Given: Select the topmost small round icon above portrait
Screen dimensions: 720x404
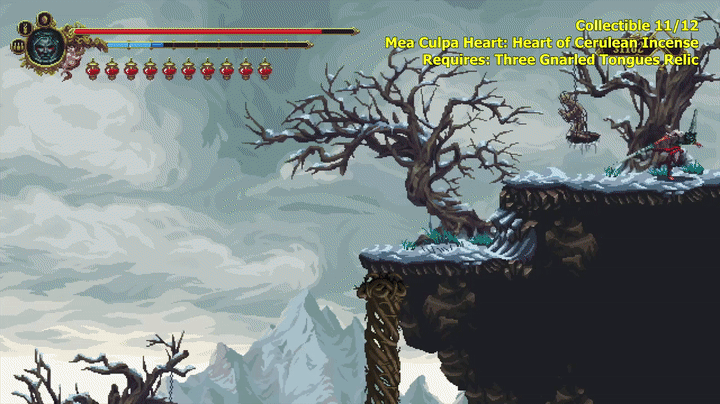Looking at the screenshot, I should point(45,18).
